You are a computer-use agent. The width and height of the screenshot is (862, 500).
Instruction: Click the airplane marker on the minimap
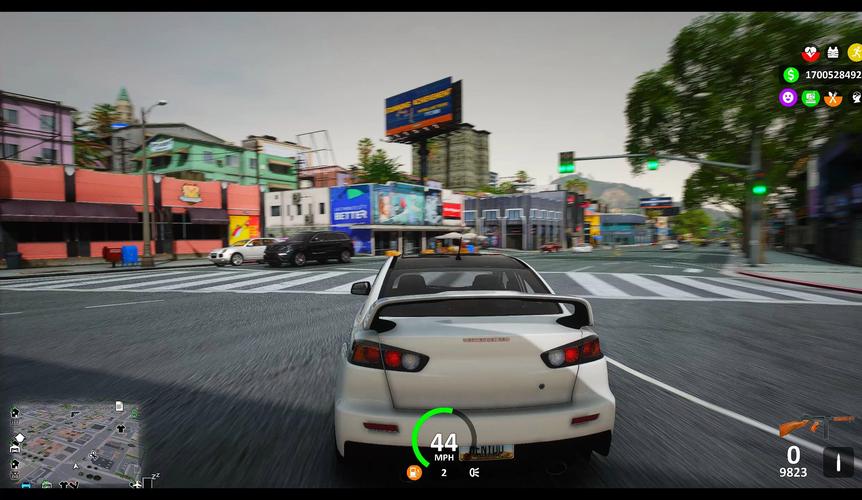(136, 484)
